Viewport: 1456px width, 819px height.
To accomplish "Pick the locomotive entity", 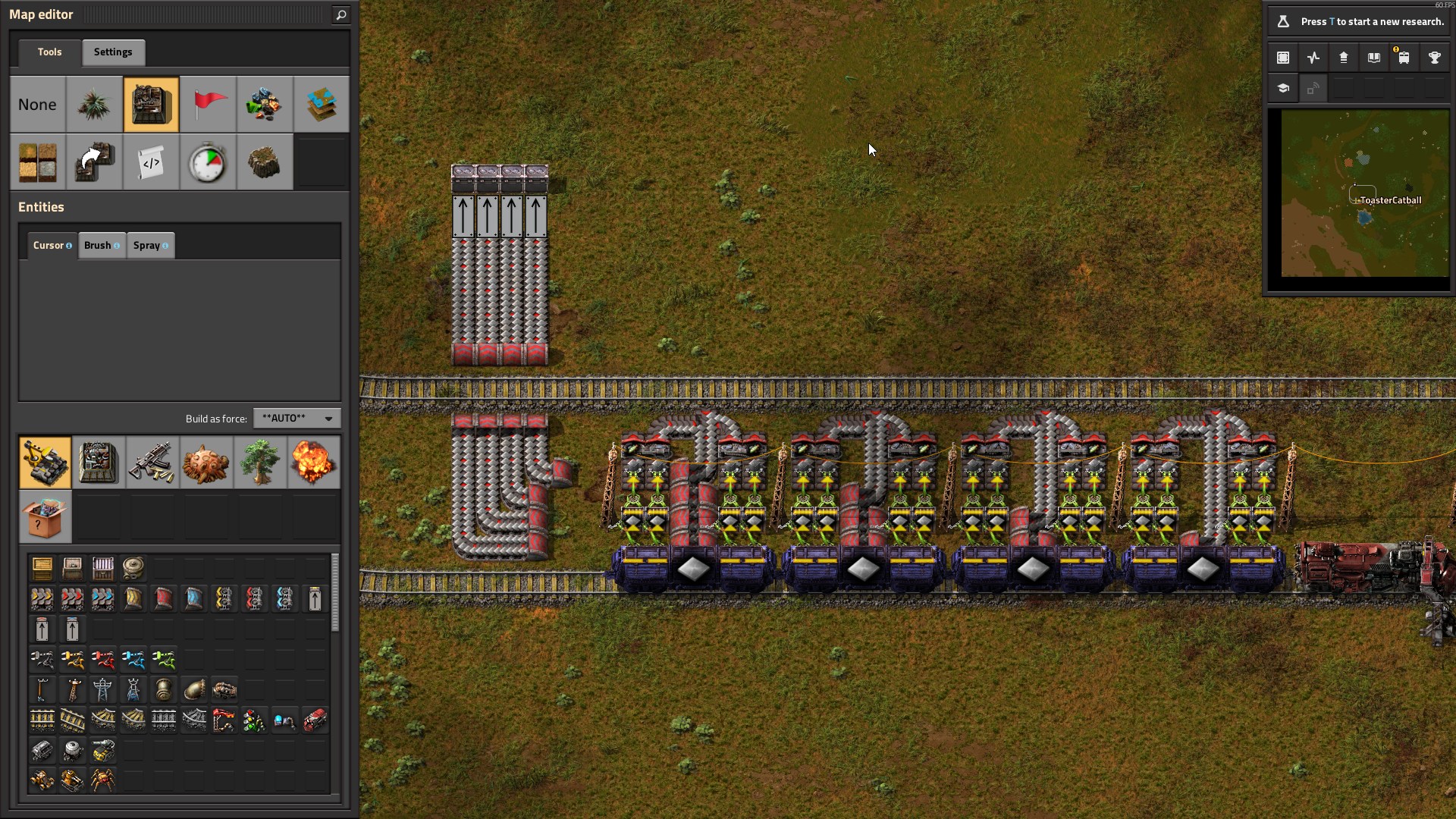I will coord(315,720).
